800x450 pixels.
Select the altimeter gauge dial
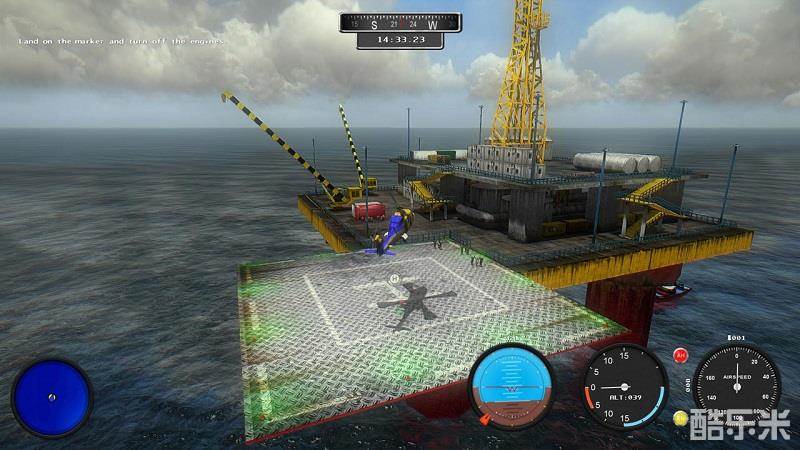(625, 386)
